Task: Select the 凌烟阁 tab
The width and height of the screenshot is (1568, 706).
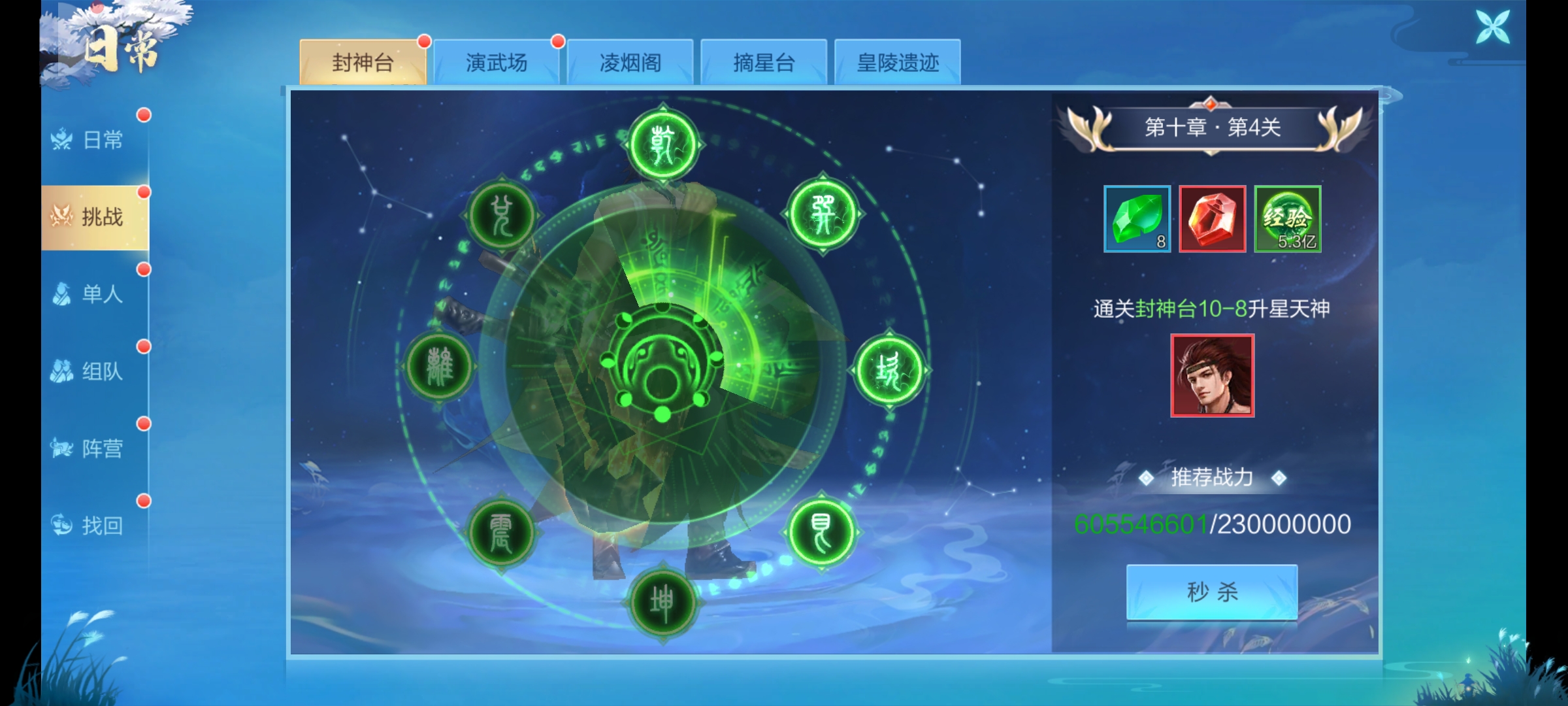Action: 630,63
